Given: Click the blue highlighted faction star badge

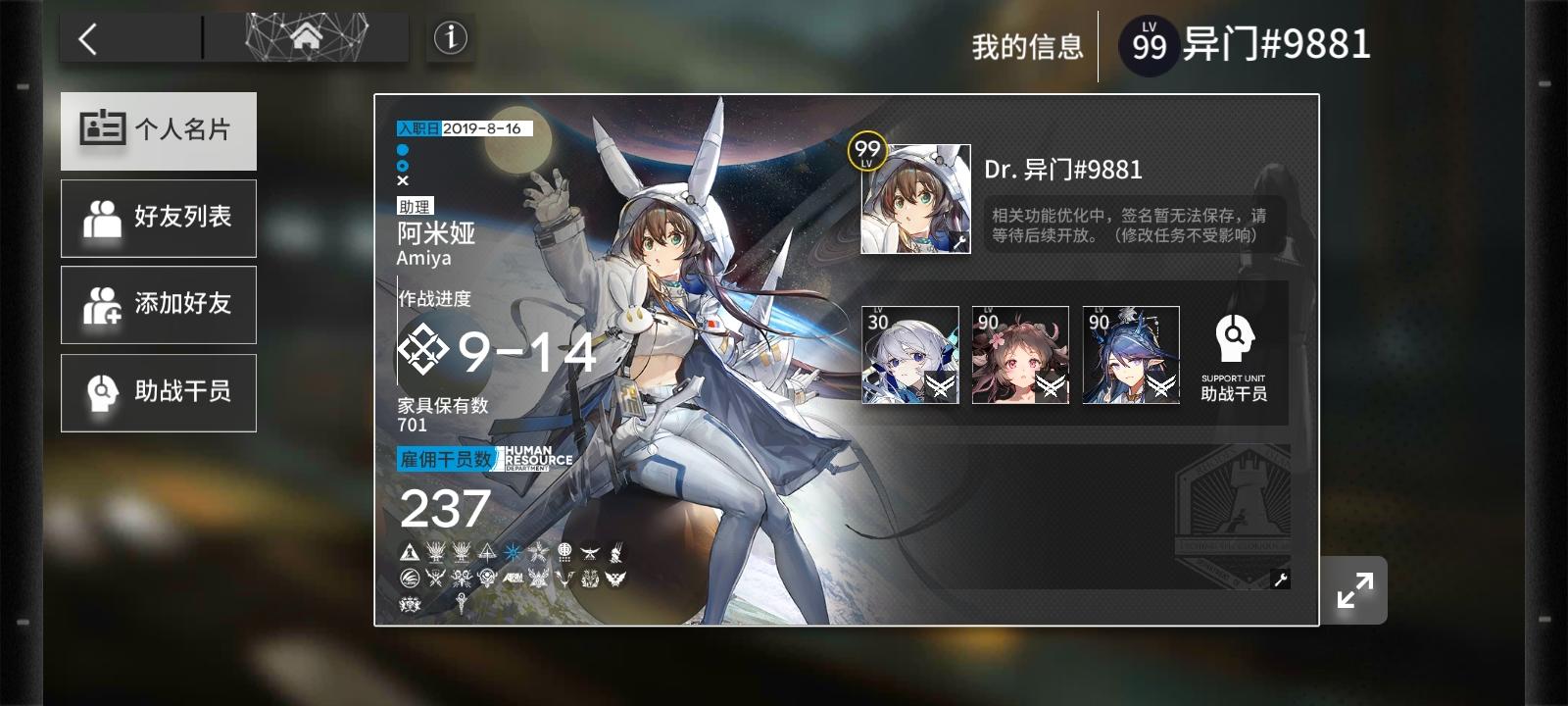Looking at the screenshot, I should (513, 551).
